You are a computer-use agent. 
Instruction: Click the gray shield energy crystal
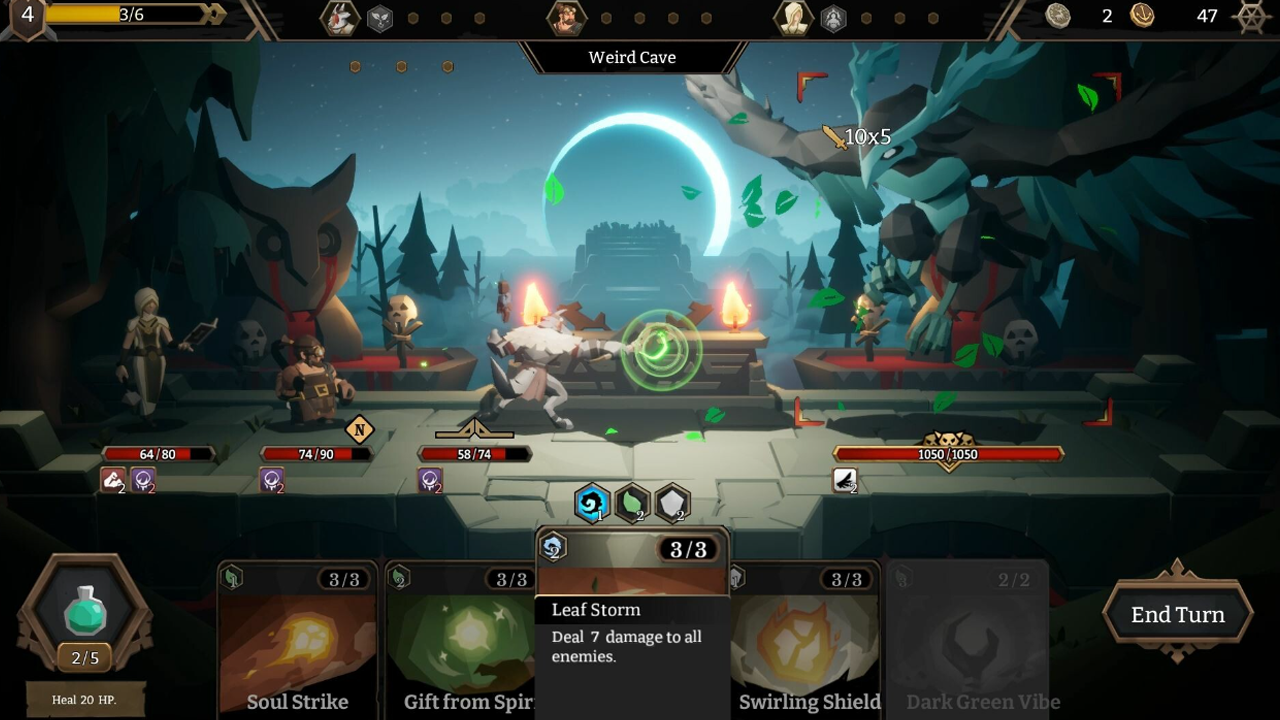673,503
